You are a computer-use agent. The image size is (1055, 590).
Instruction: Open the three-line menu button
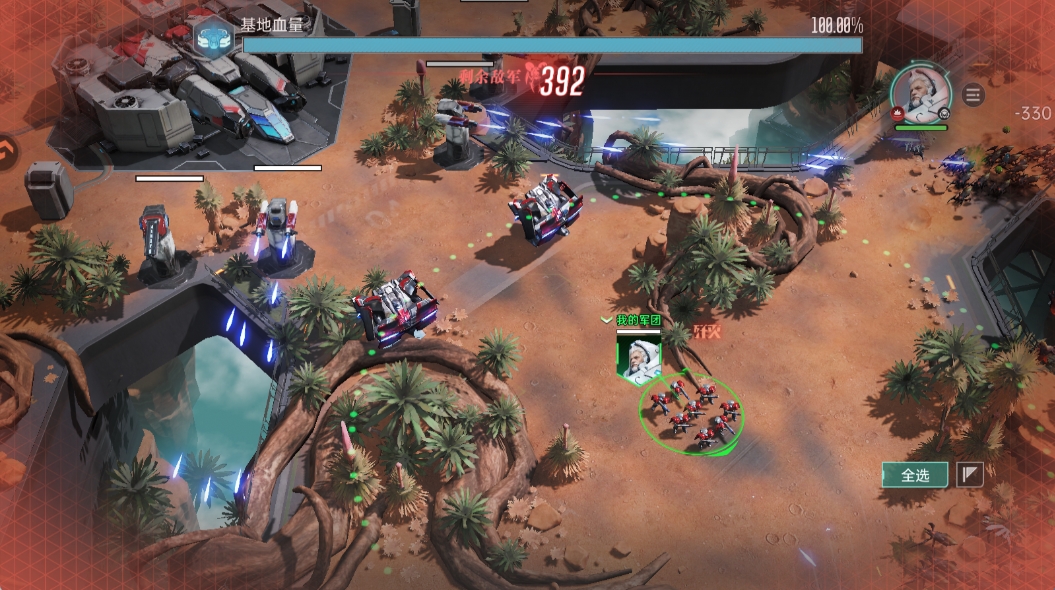click(973, 95)
